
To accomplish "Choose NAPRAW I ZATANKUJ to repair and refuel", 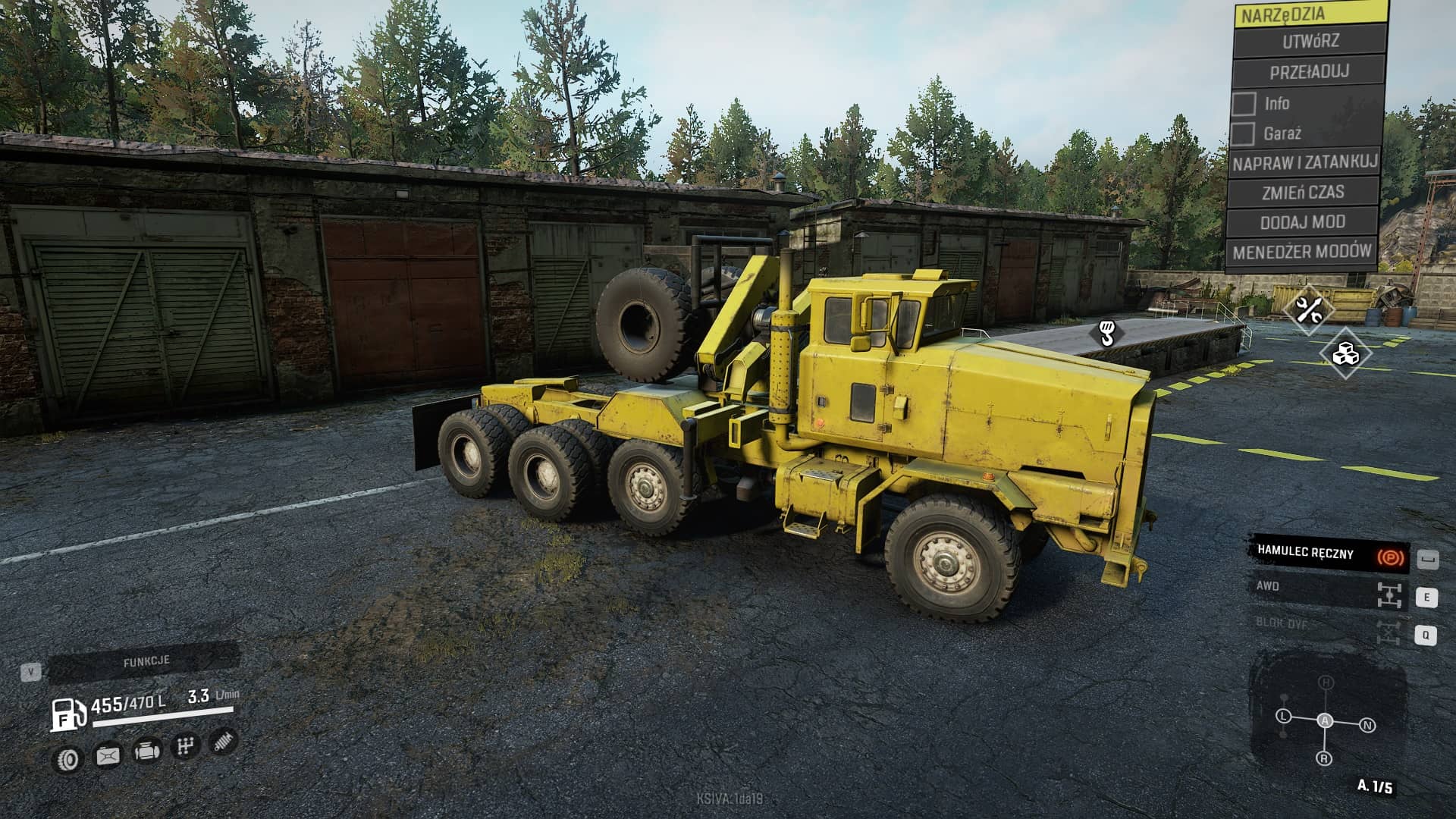I will tap(1304, 162).
